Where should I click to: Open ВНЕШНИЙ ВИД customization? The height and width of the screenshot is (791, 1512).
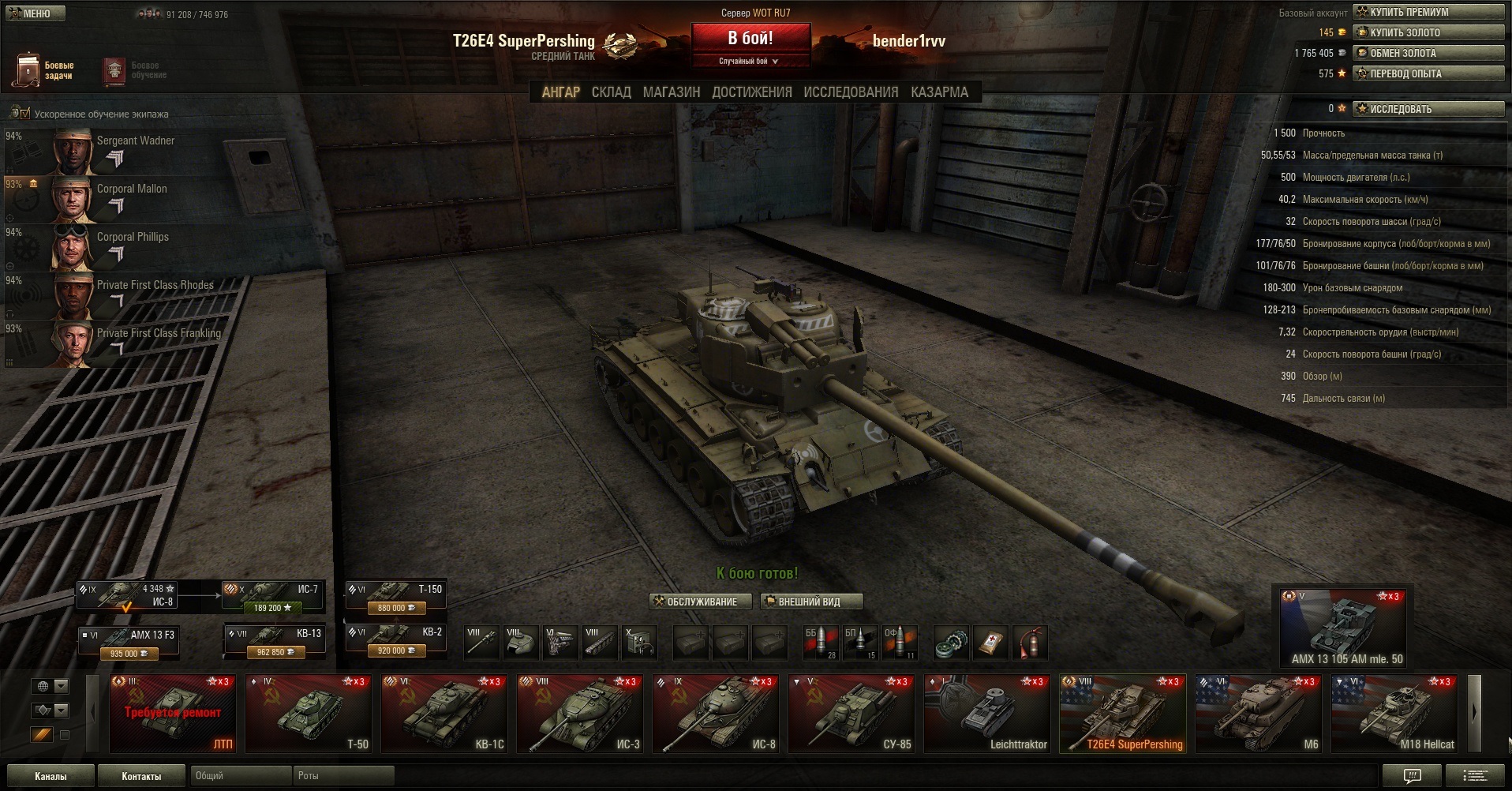click(810, 602)
